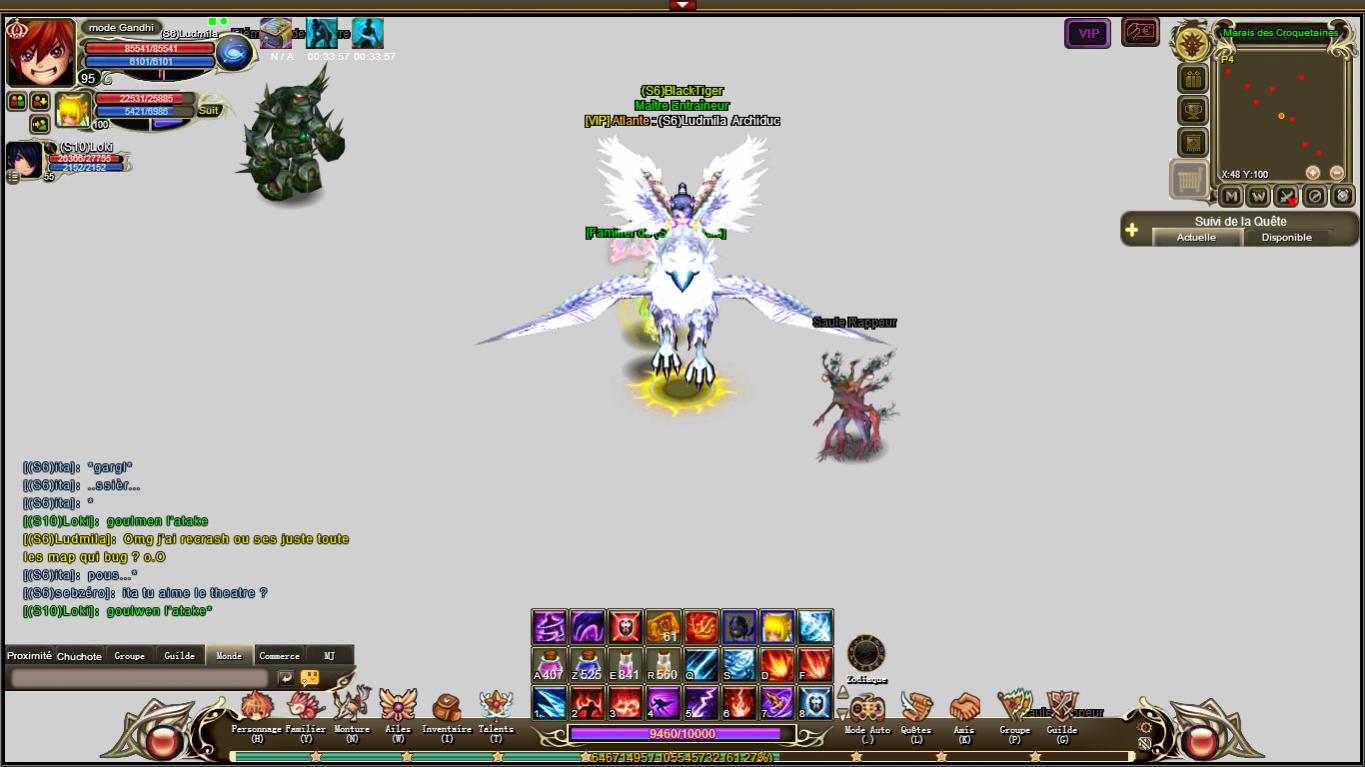Switch quest tracker to Disponible tab
Image resolution: width=1365 pixels, height=767 pixels.
tap(1286, 237)
